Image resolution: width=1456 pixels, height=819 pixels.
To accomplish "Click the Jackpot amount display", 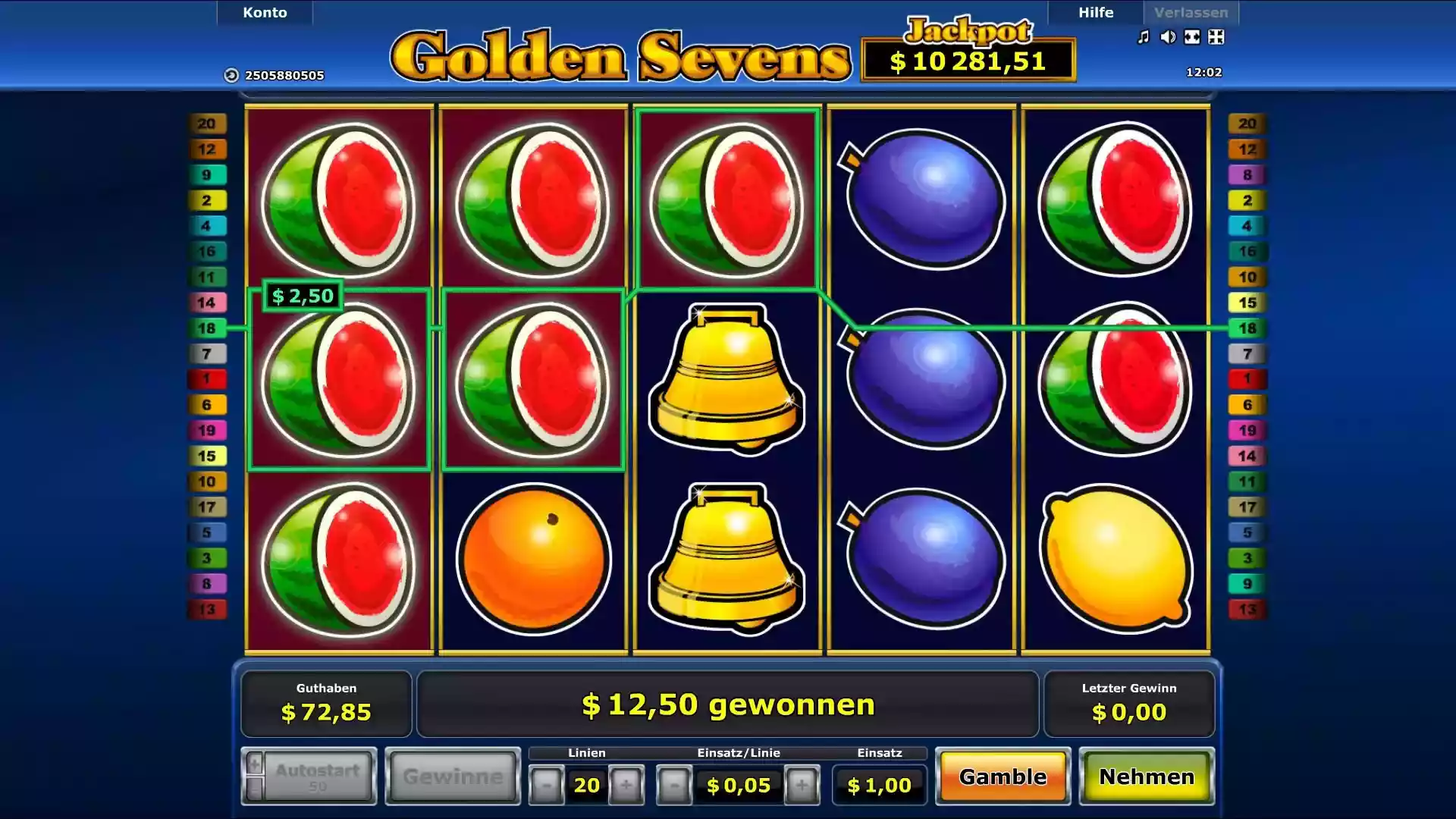I will tap(967, 62).
